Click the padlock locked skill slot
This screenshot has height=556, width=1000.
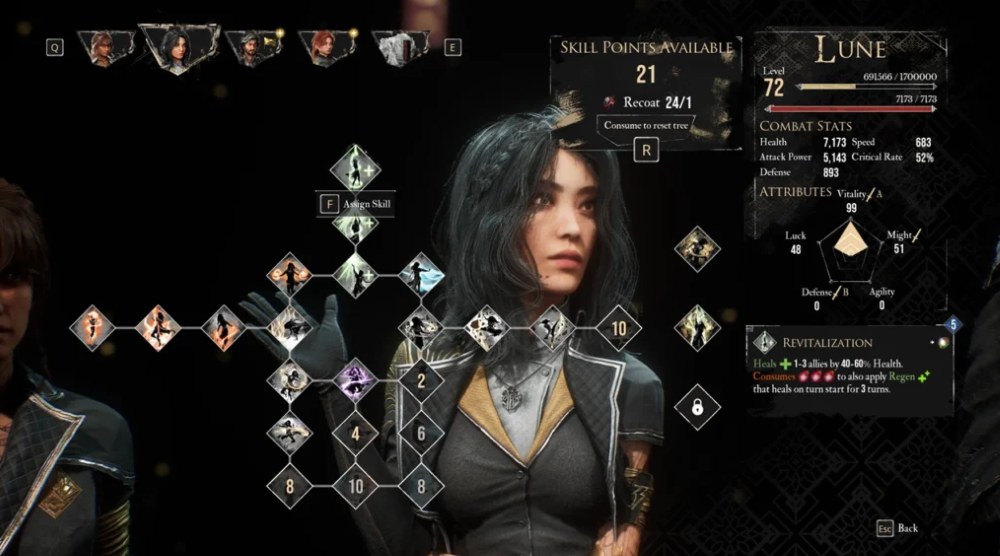tap(696, 406)
